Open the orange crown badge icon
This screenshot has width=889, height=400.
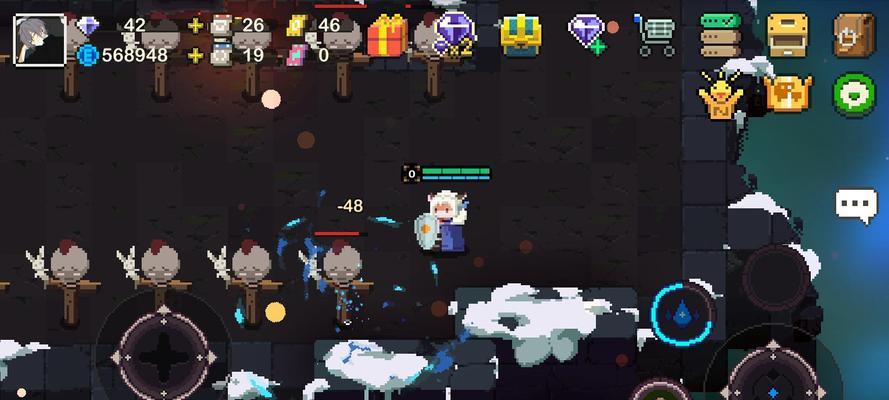coord(787,95)
